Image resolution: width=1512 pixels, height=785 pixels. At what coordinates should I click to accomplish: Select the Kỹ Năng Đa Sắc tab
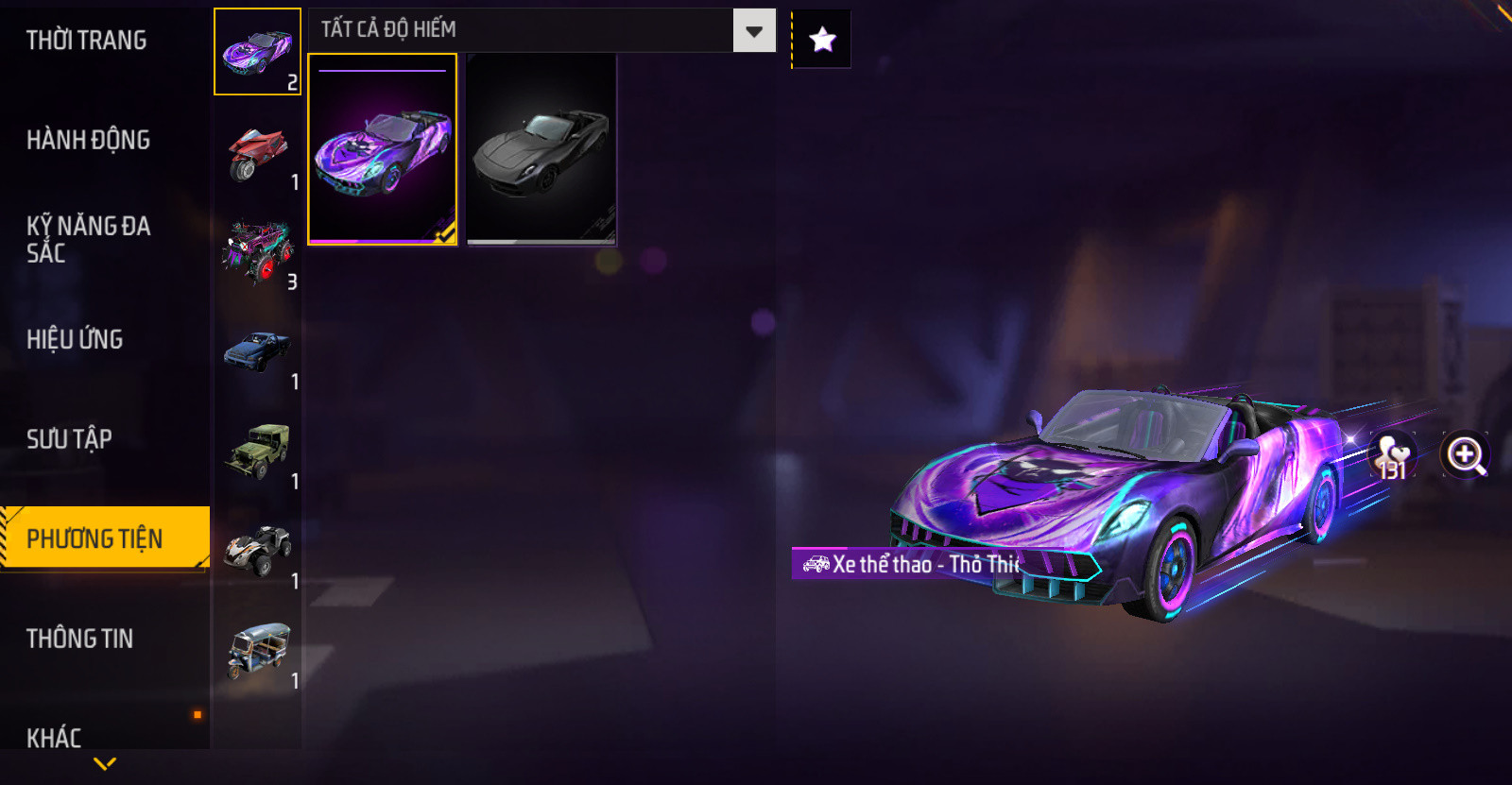point(89,239)
